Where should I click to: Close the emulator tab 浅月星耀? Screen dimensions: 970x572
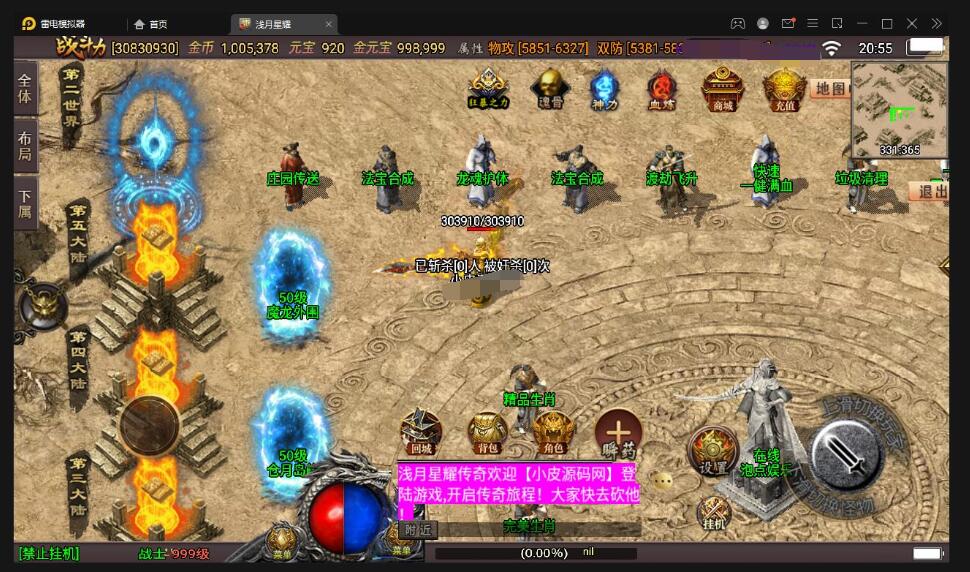[329, 24]
